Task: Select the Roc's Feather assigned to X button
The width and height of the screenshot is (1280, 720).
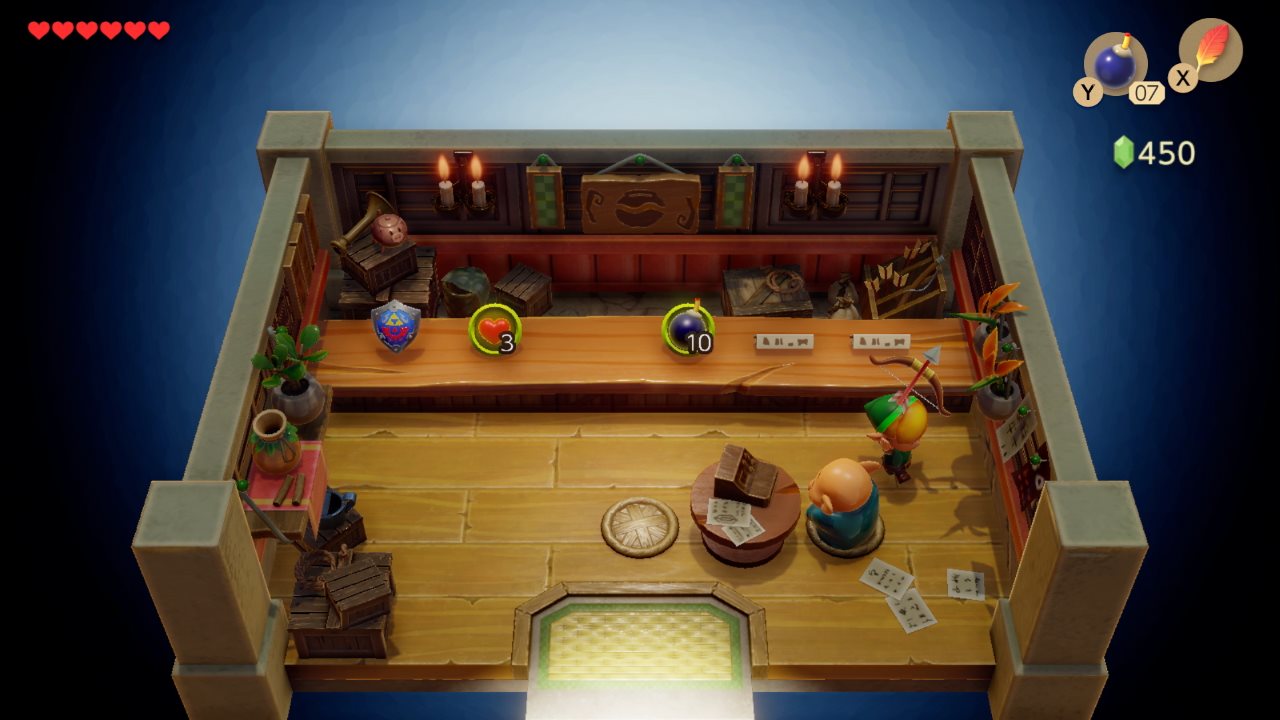Action: pos(1212,52)
